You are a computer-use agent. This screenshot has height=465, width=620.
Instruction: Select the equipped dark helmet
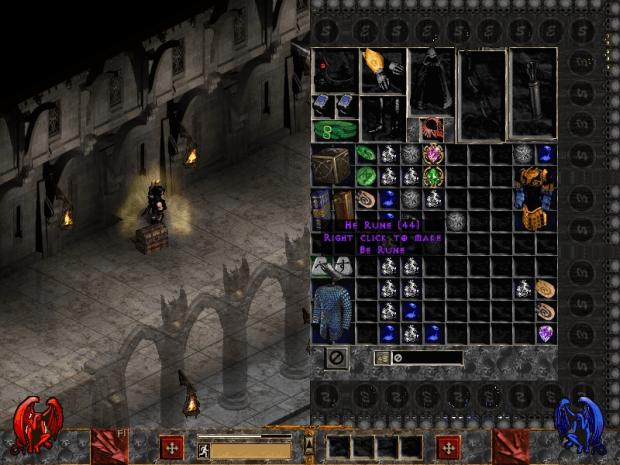[x=335, y=70]
